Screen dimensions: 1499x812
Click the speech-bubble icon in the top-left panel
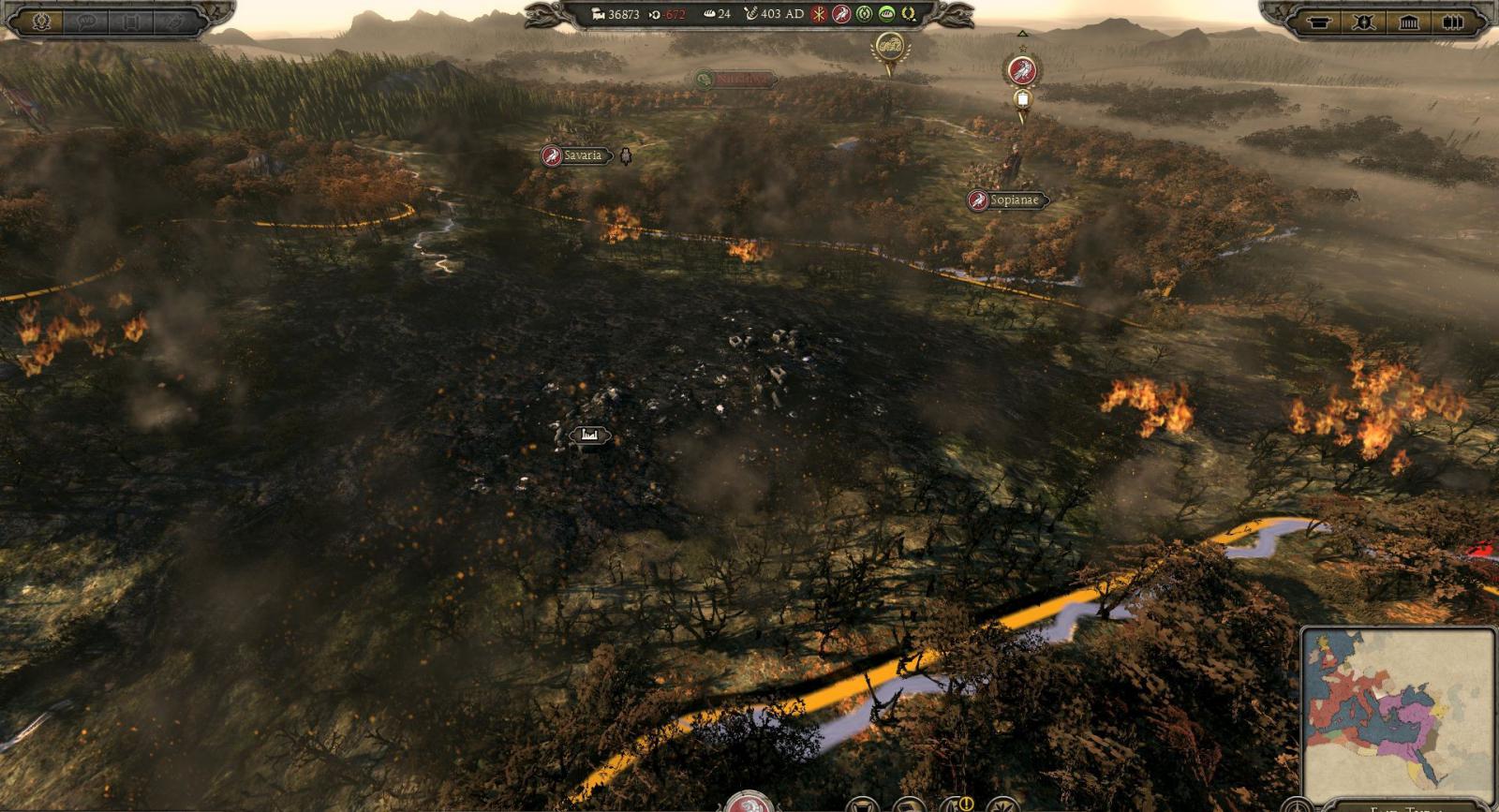click(x=85, y=19)
